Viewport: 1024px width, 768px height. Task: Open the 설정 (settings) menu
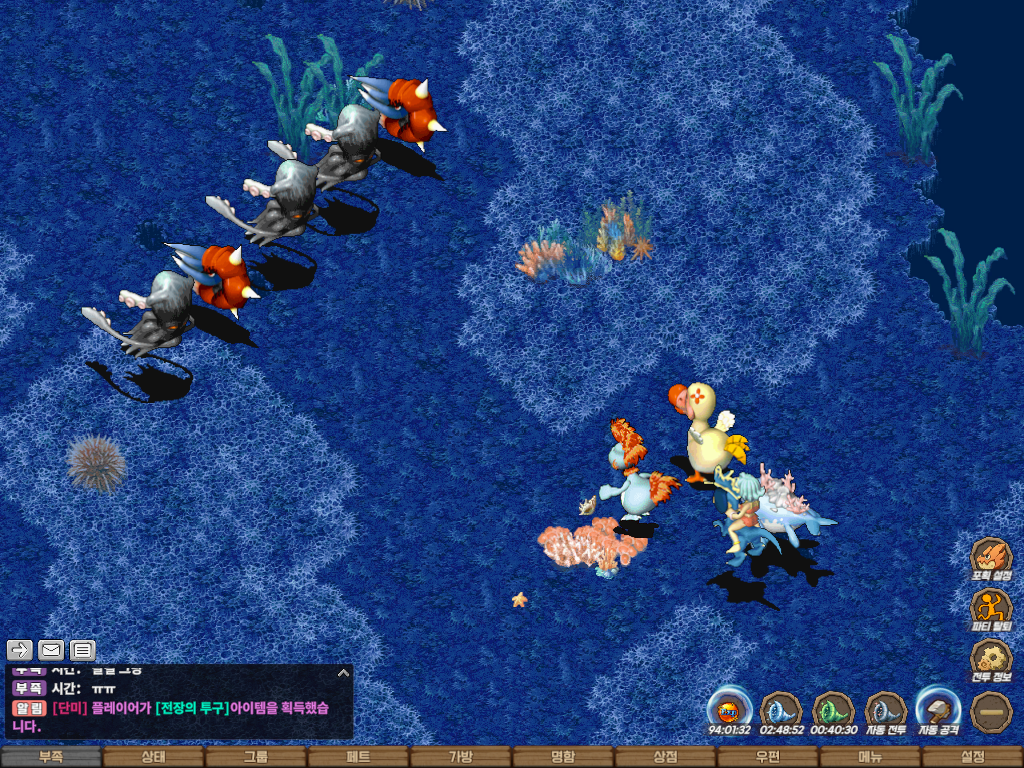click(x=972, y=757)
